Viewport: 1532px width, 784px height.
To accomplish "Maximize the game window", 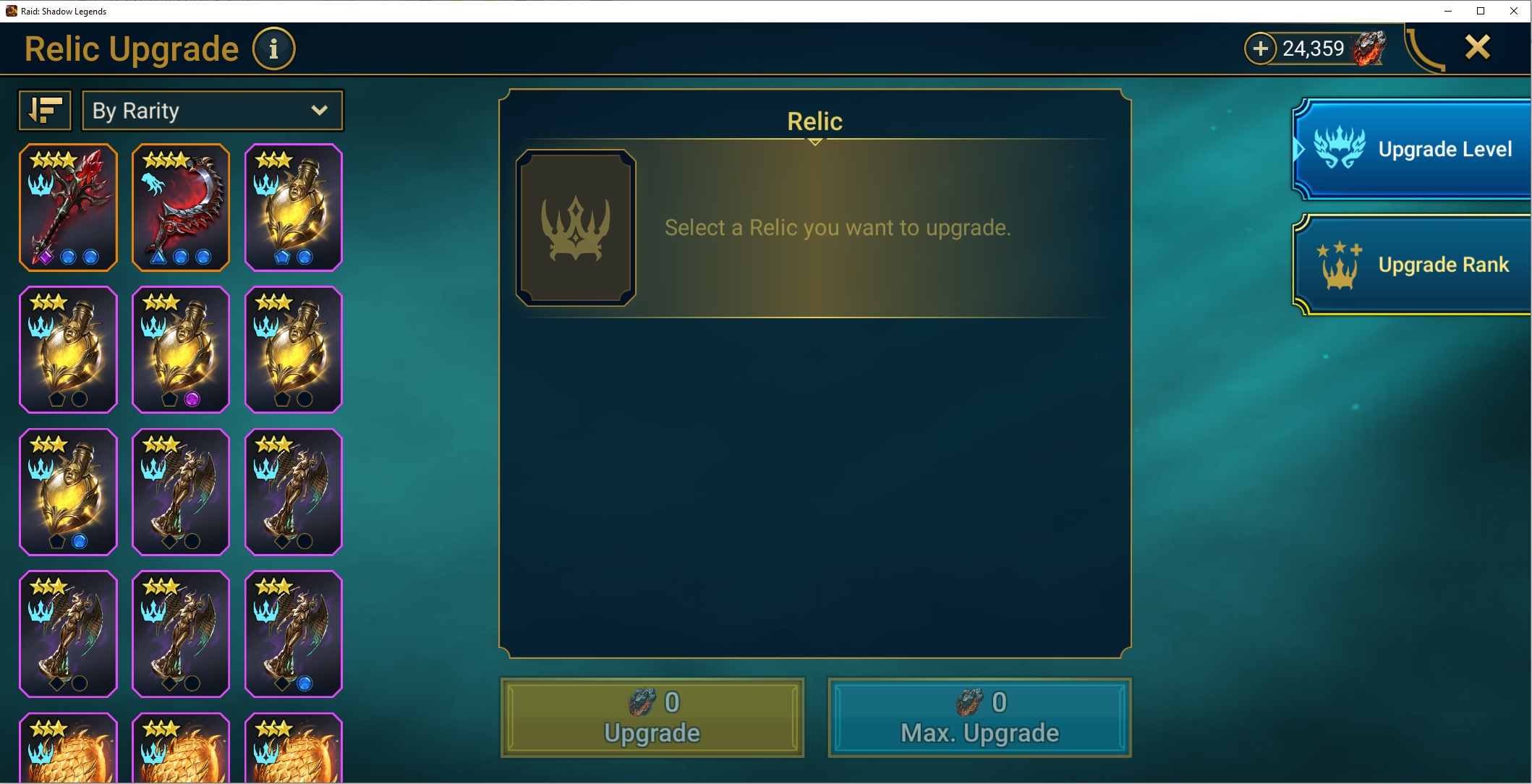I will tap(1481, 11).
